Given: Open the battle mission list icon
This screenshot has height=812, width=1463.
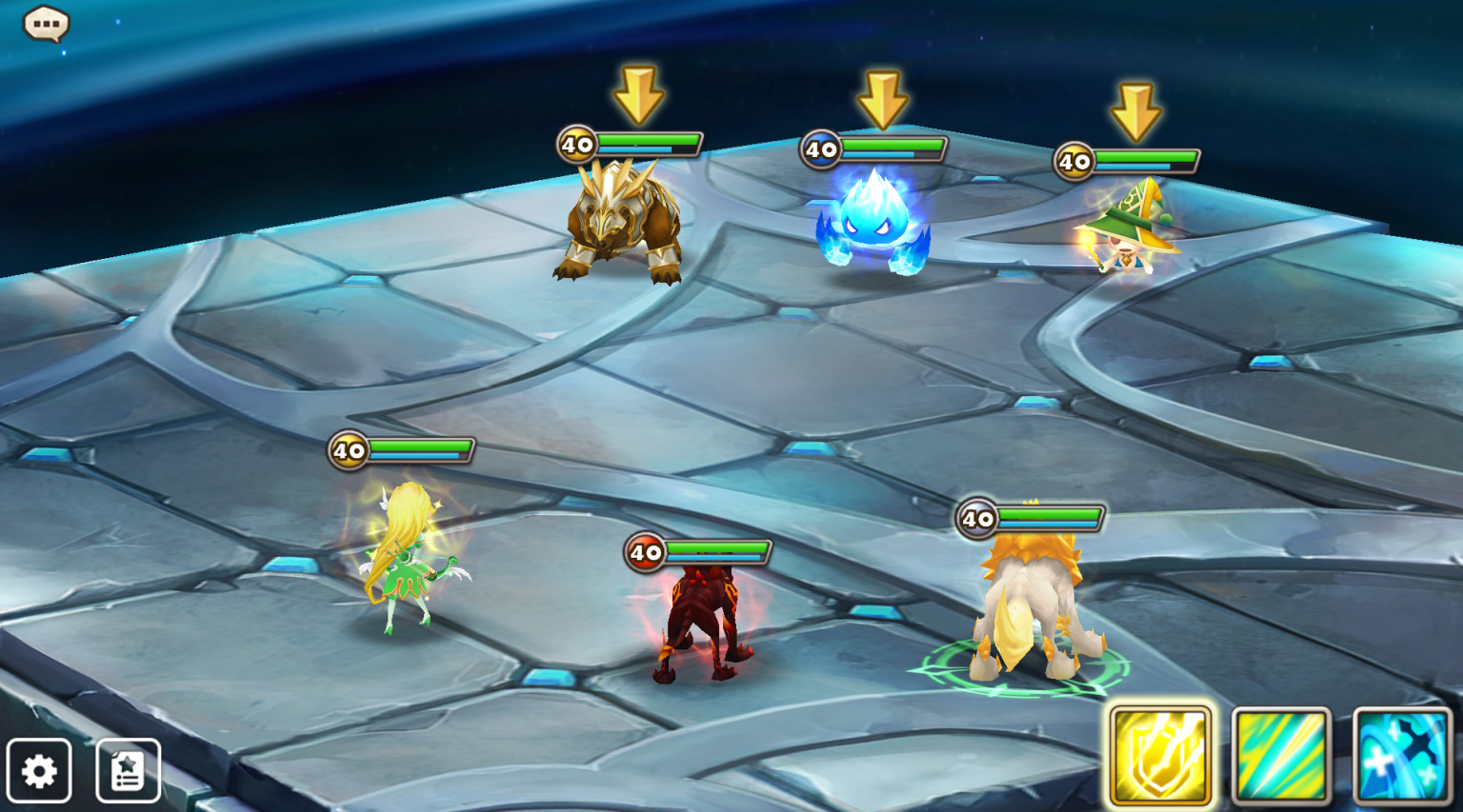Looking at the screenshot, I should click(x=125, y=771).
